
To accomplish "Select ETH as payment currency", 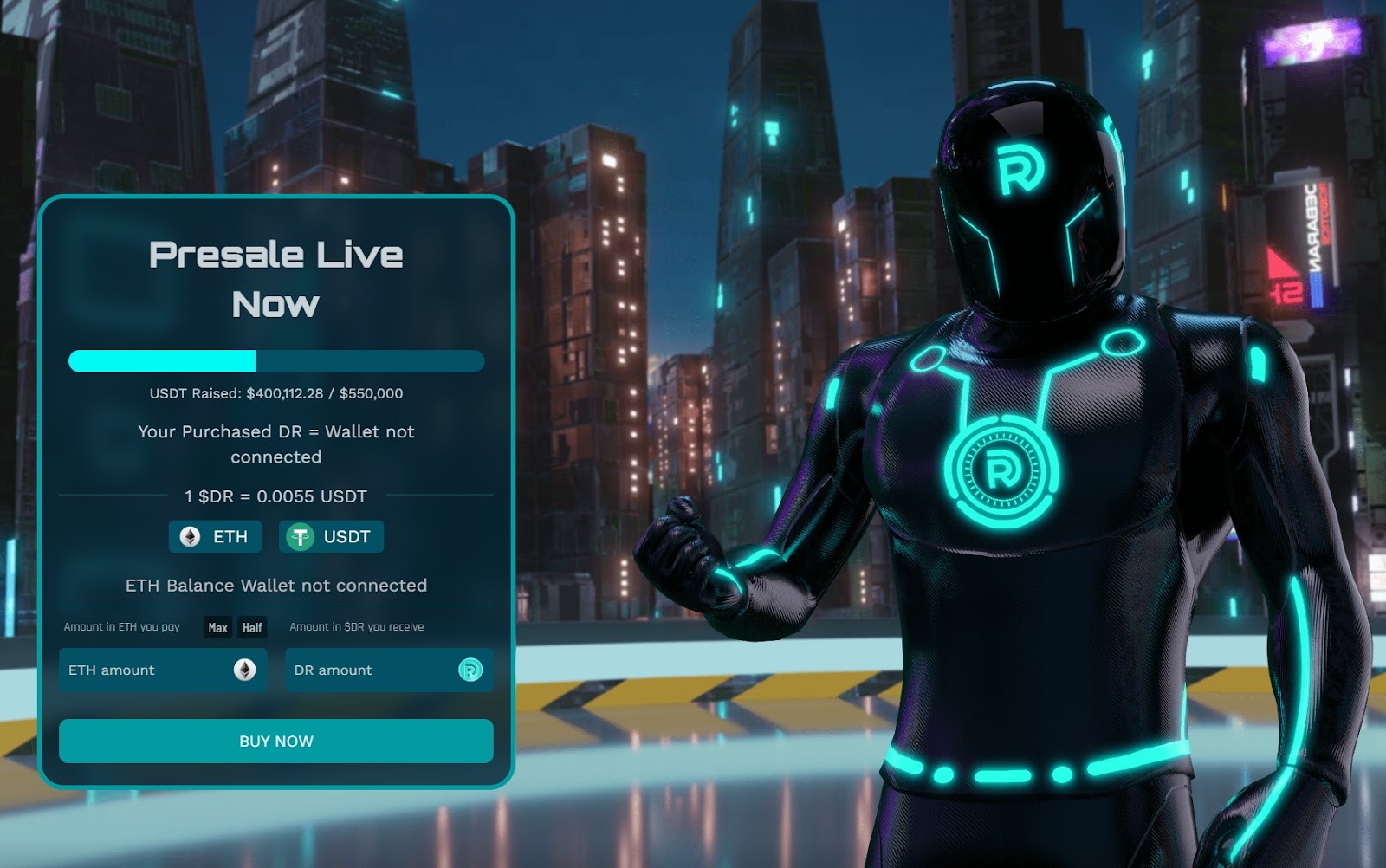I will (215, 537).
